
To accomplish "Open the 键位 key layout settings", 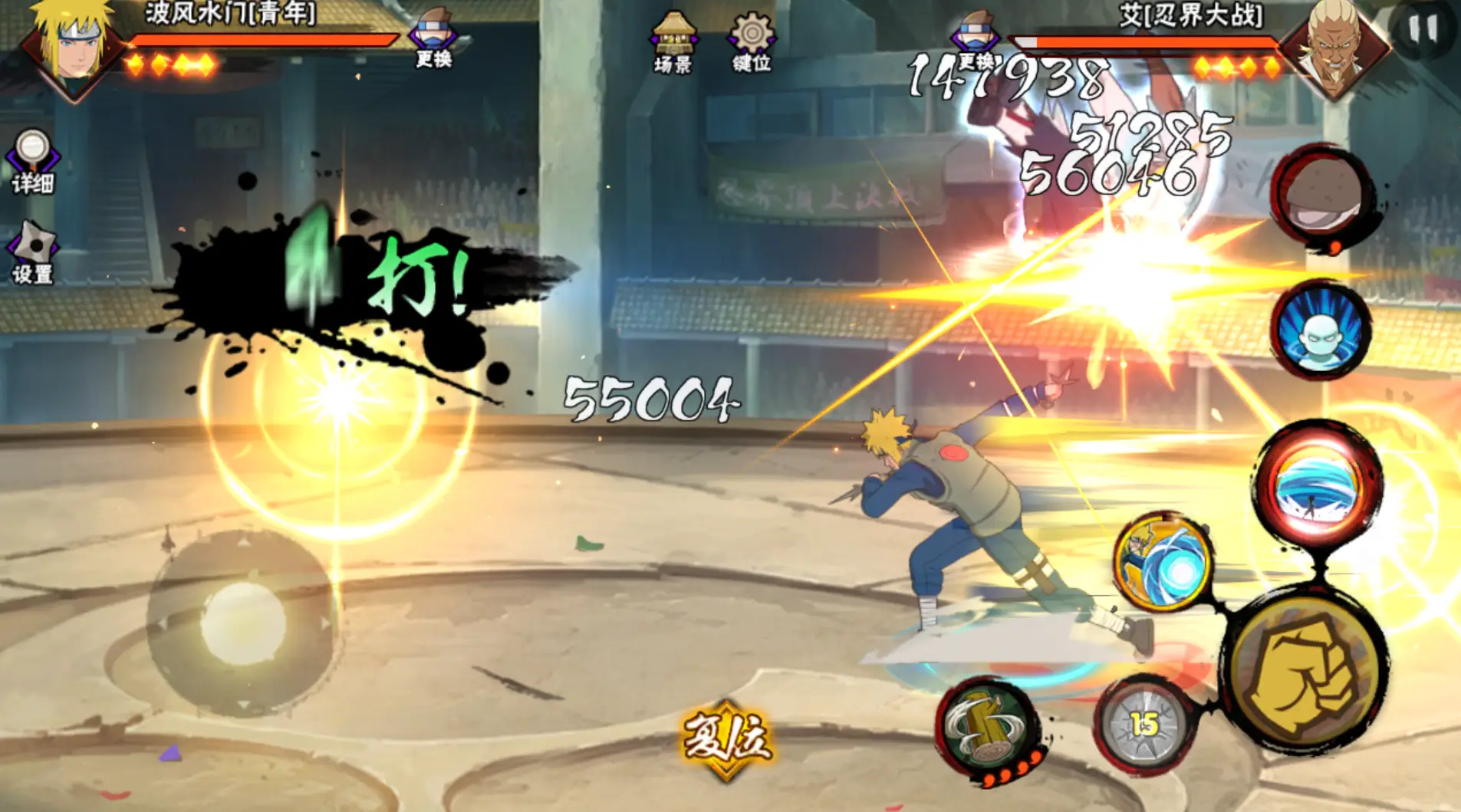I will coord(752,43).
